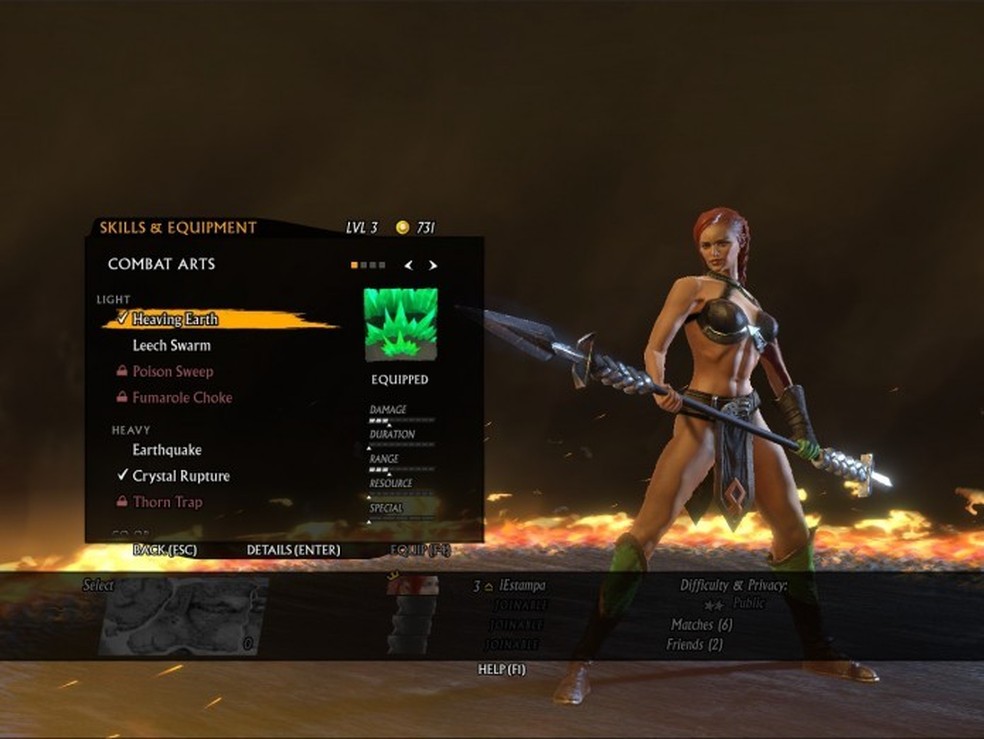Change the Public privacy setting
This screenshot has width=984, height=739.
click(x=748, y=604)
